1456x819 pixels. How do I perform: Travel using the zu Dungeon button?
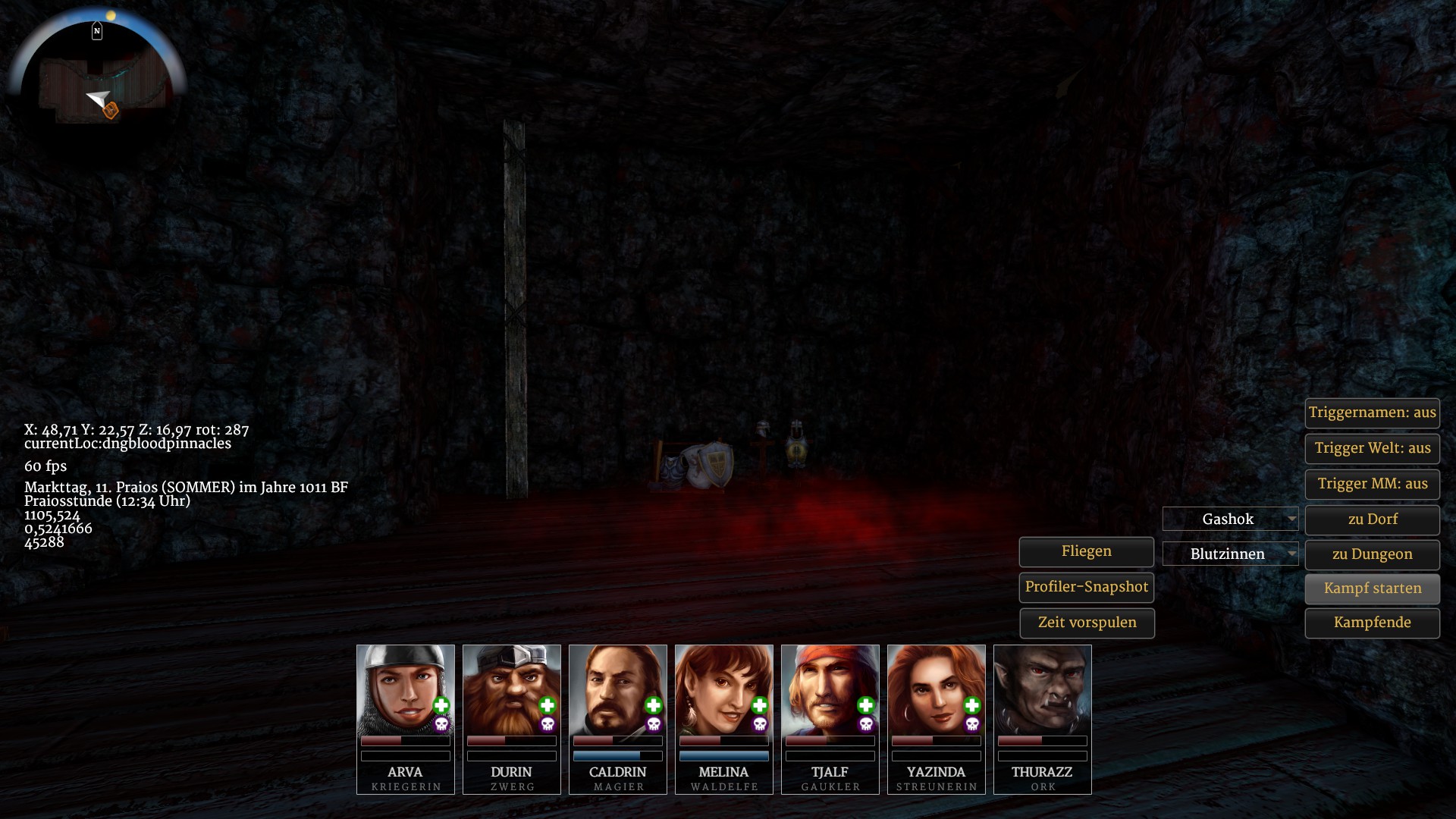[x=1372, y=554]
